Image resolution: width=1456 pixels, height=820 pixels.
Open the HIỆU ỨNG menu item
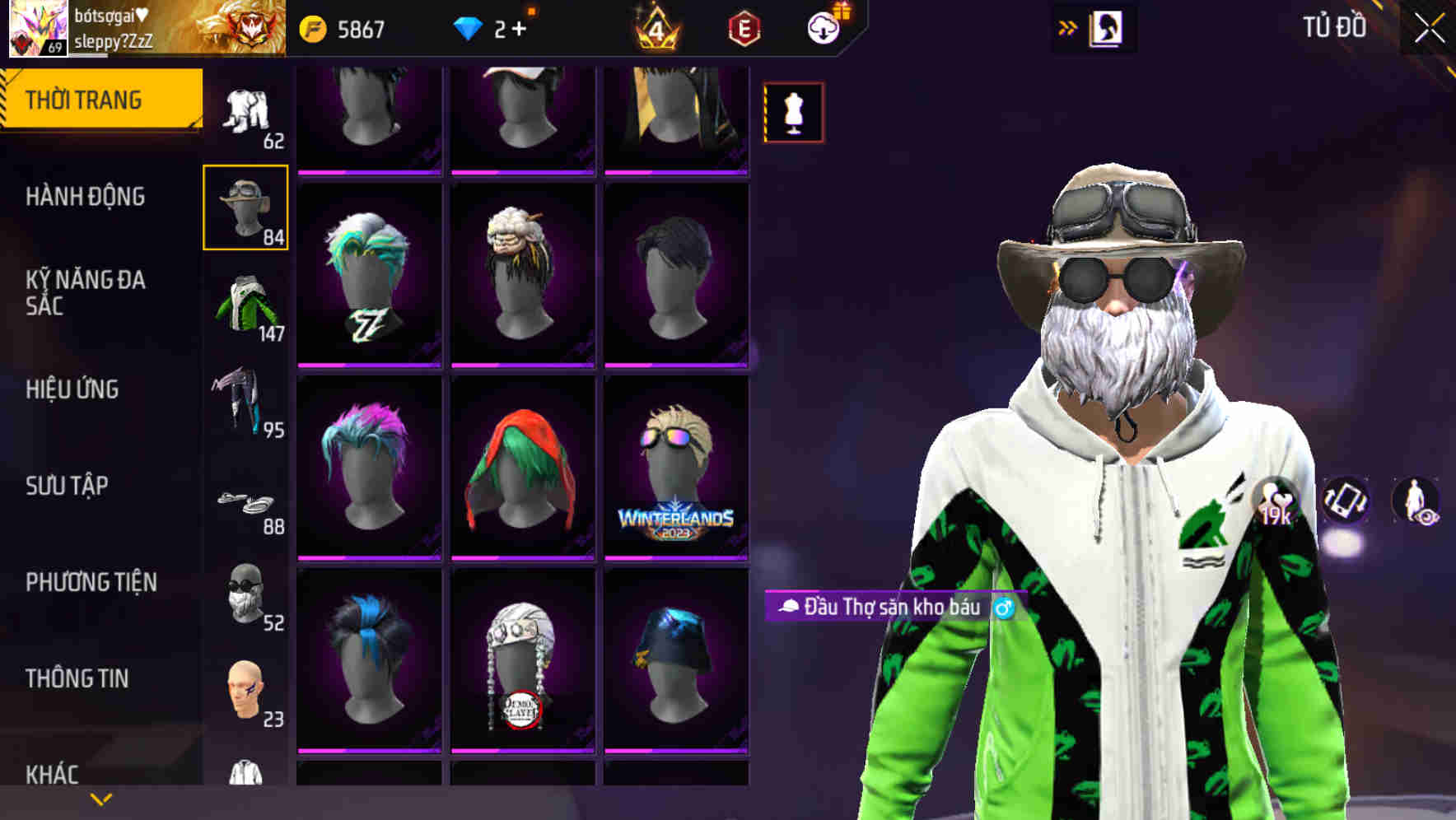click(x=74, y=389)
